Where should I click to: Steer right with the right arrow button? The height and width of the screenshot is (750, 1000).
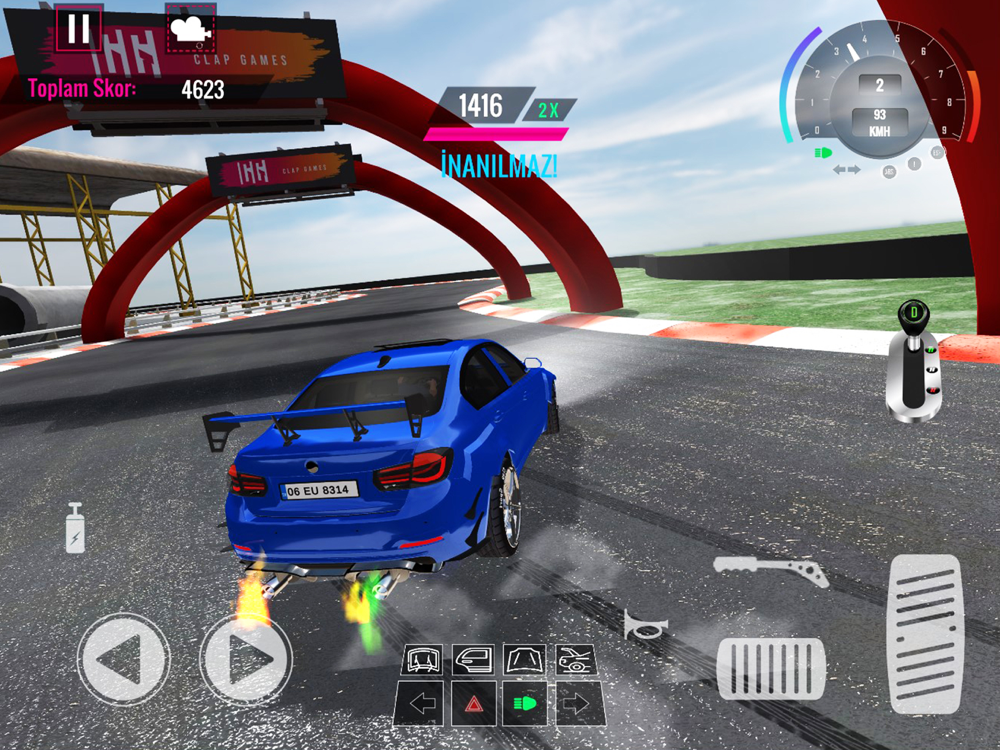coord(246,659)
